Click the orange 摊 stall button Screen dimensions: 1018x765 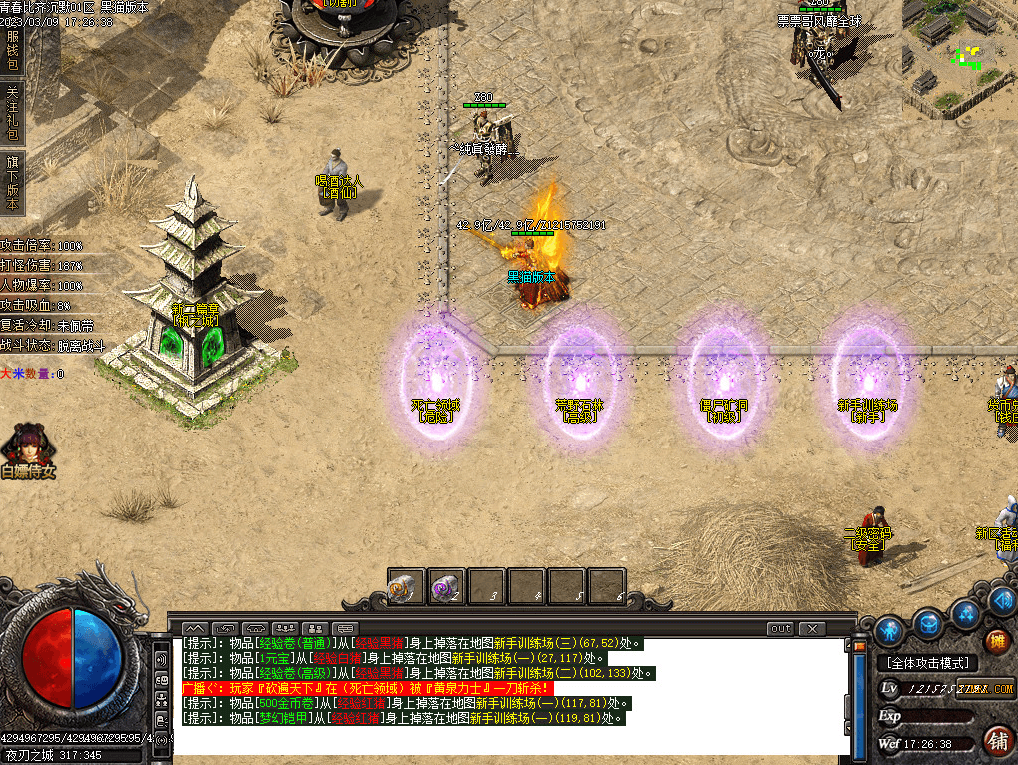tap(997, 641)
